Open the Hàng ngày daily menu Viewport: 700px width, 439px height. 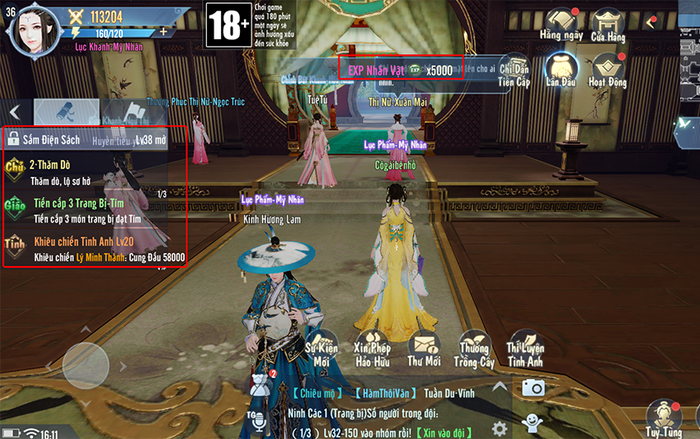click(x=562, y=22)
